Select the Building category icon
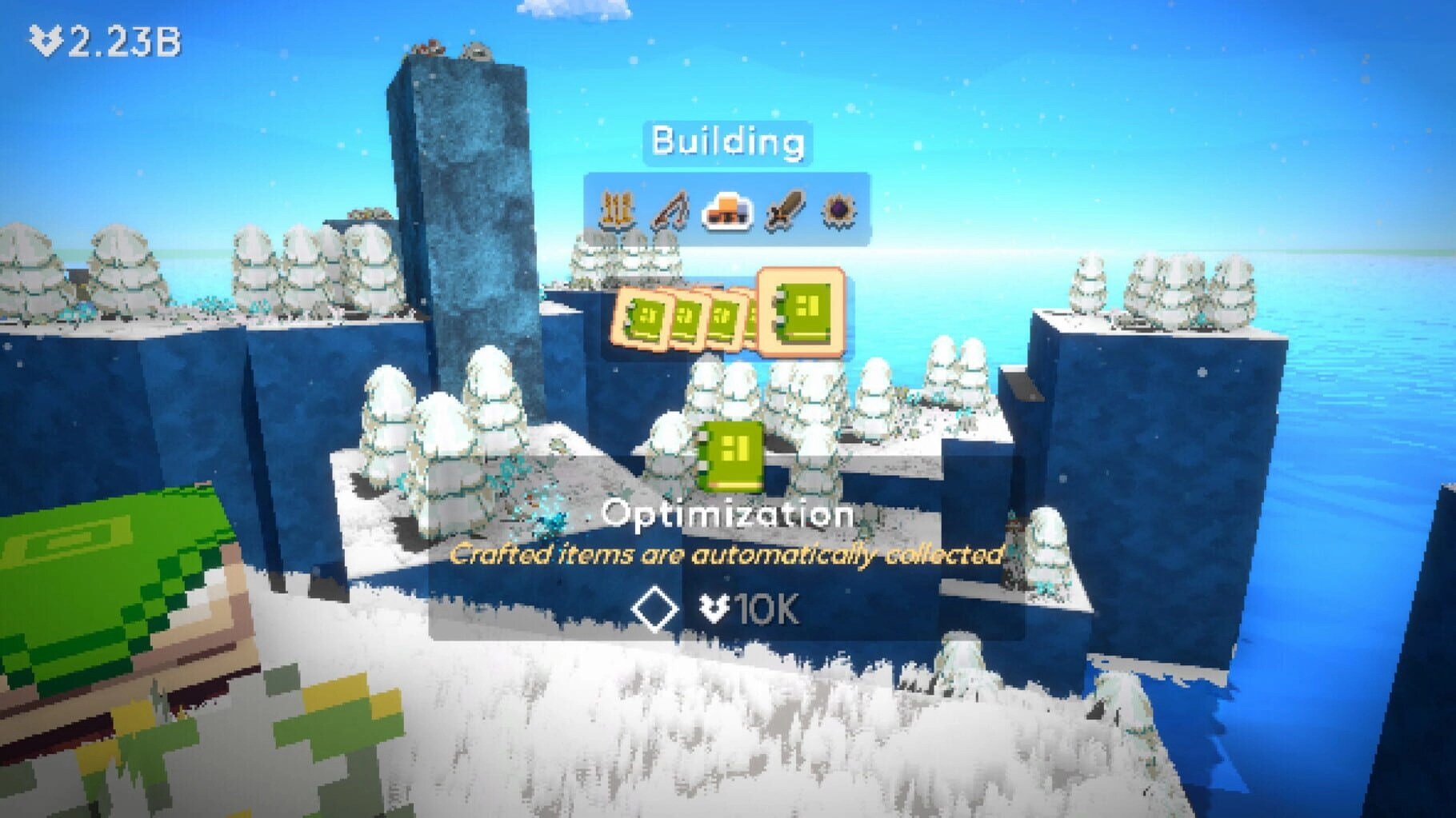1456x818 pixels. coord(726,211)
